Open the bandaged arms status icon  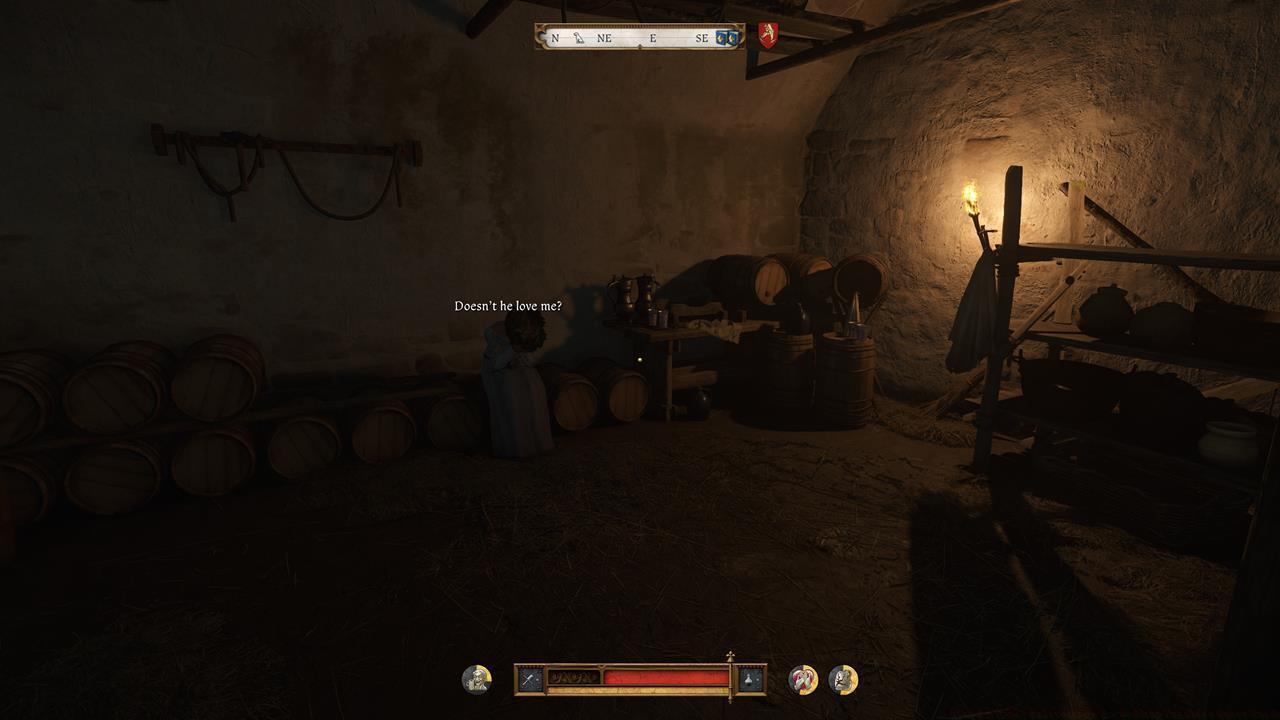tap(803, 680)
